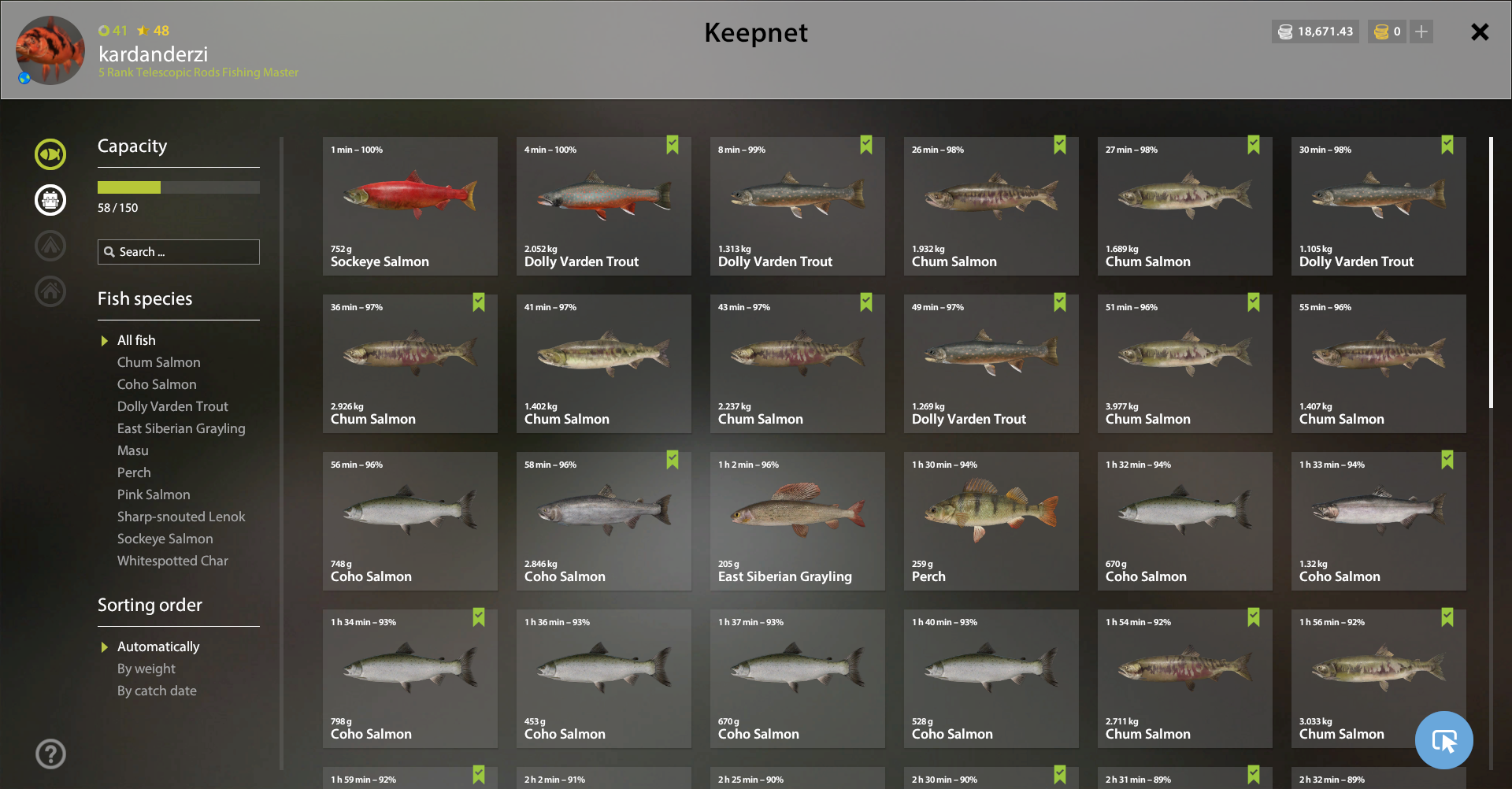This screenshot has height=789, width=1512.
Task: Choose the 205 g East Siberian Grayling
Action: (797, 521)
